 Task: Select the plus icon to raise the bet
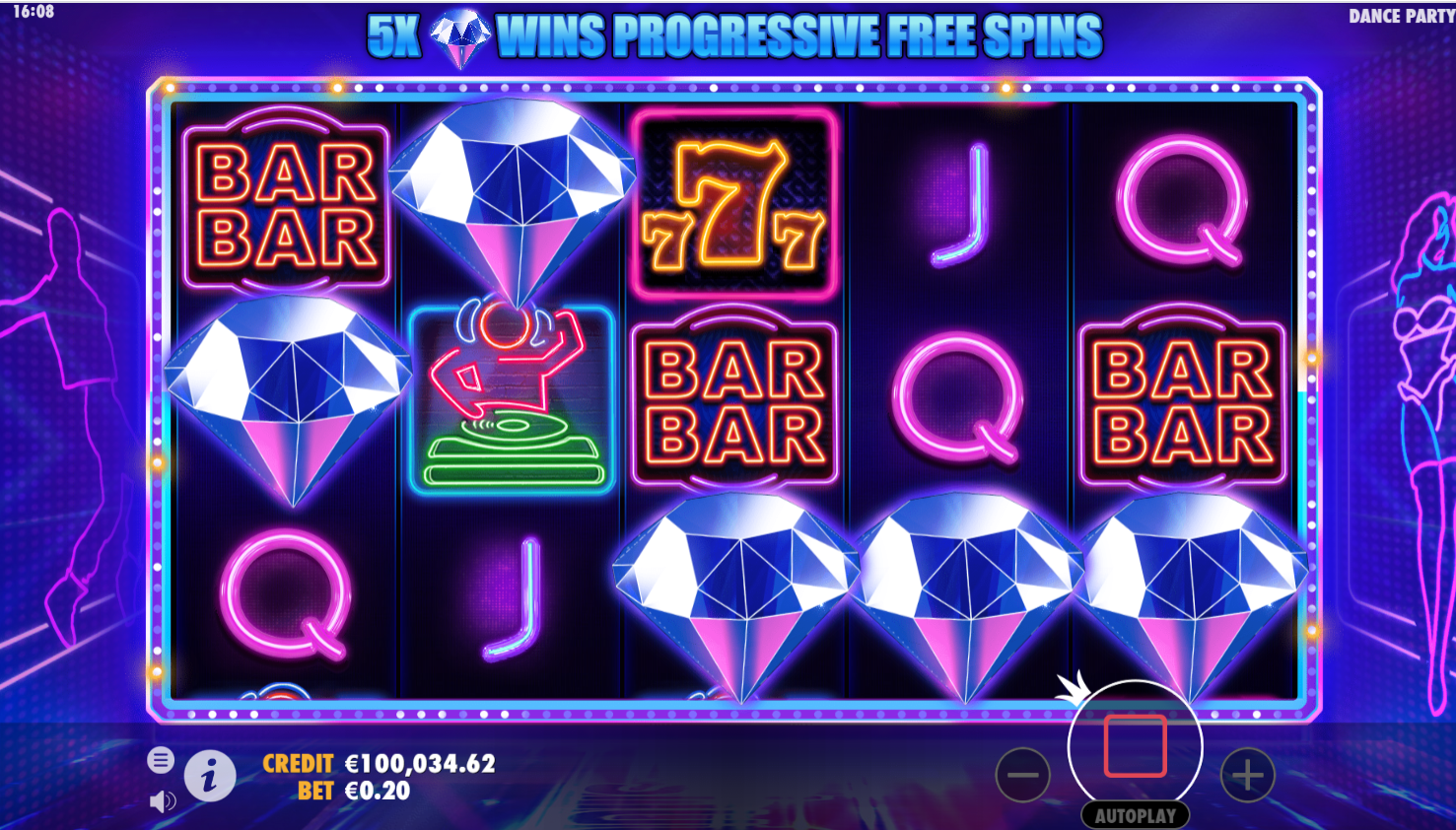tap(1247, 775)
